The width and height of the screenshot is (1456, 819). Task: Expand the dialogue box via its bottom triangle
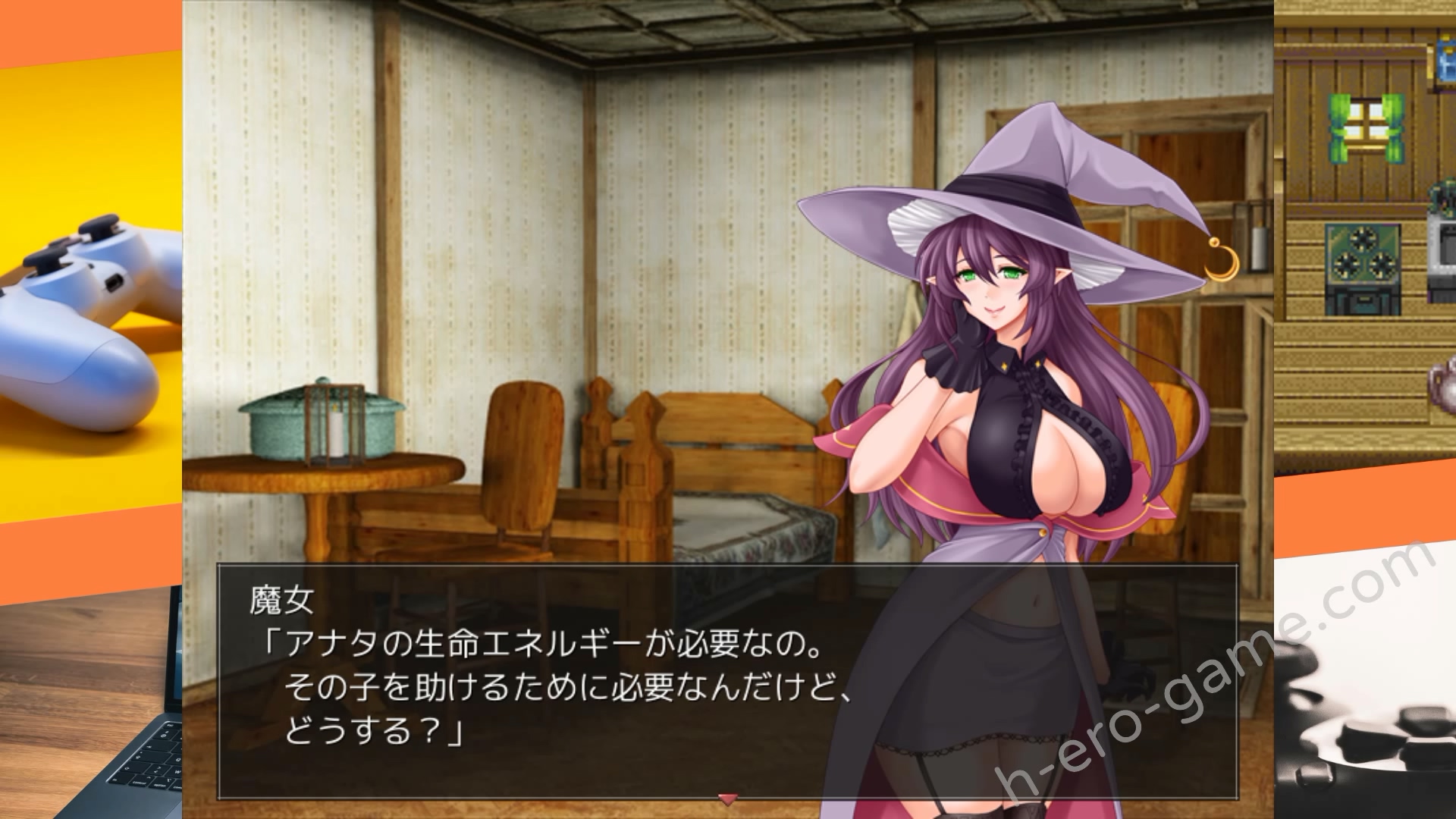[x=726, y=799]
